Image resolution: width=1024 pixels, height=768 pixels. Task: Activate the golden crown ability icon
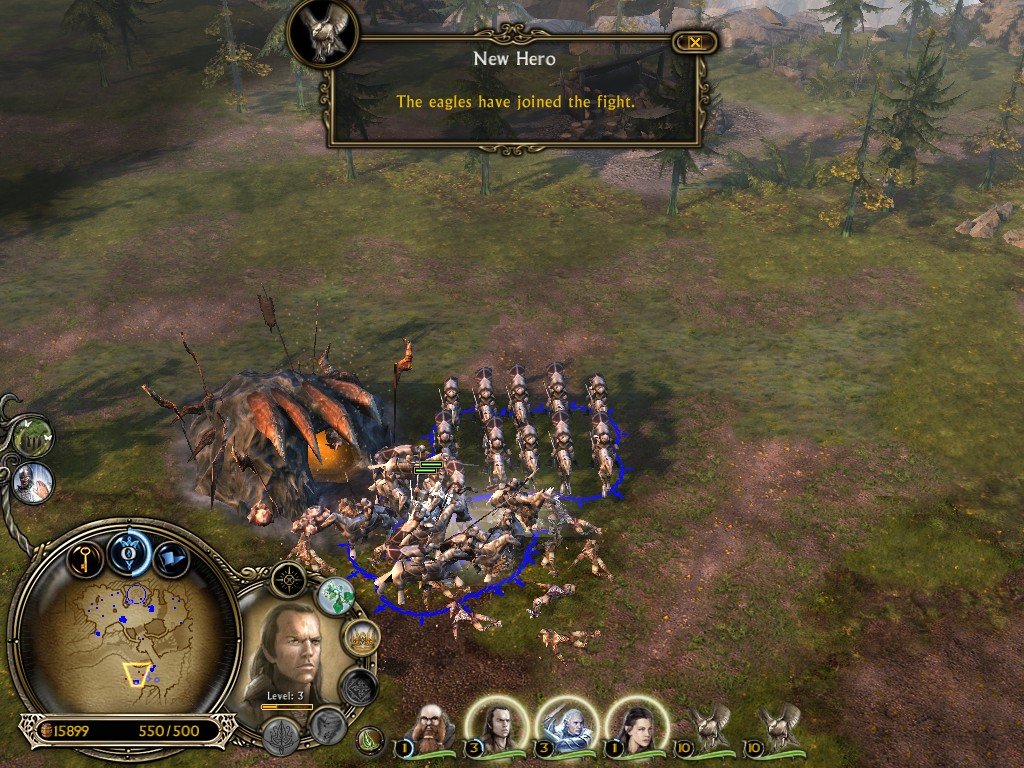click(360, 637)
